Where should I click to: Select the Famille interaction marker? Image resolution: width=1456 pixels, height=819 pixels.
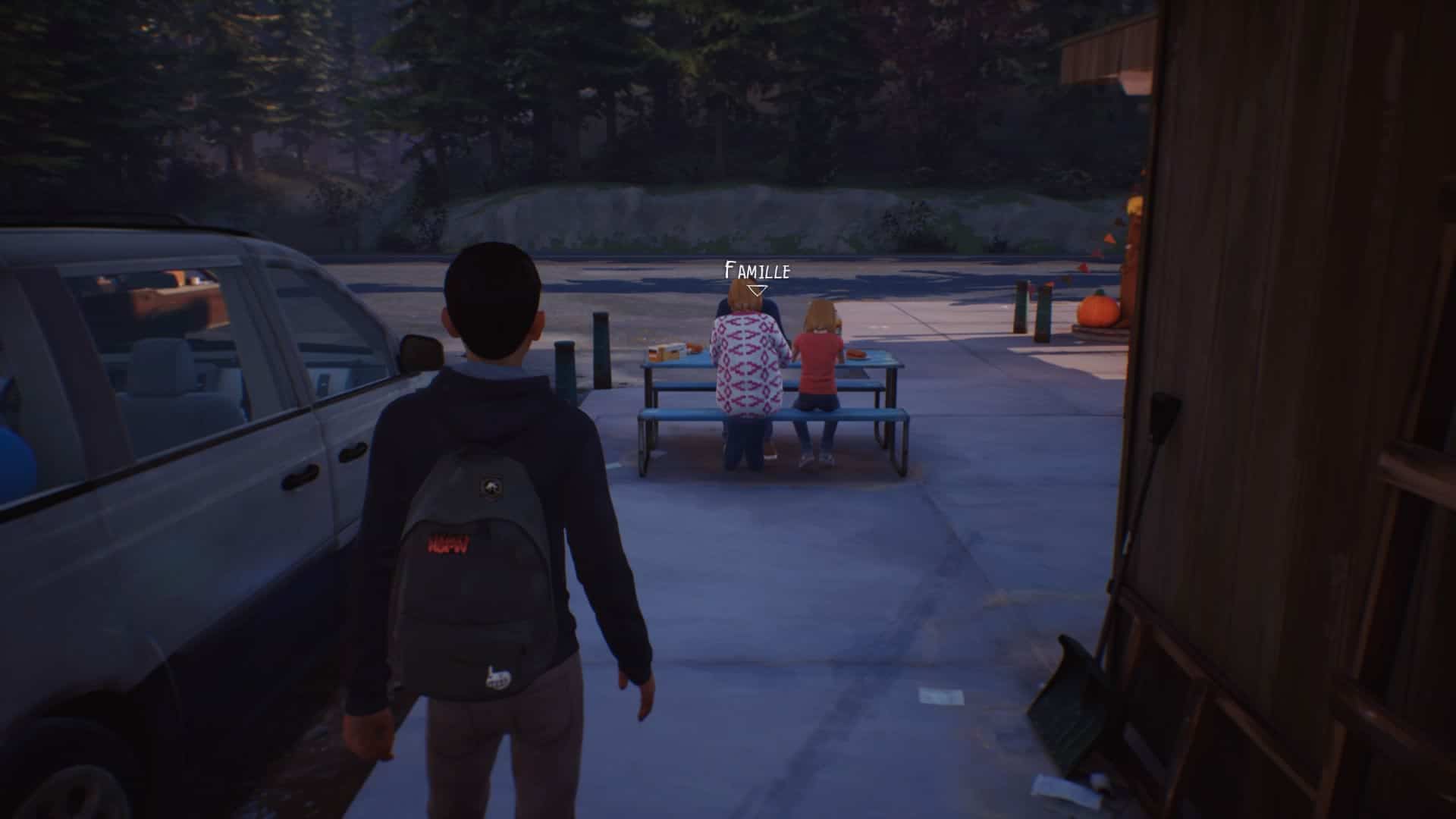757,290
